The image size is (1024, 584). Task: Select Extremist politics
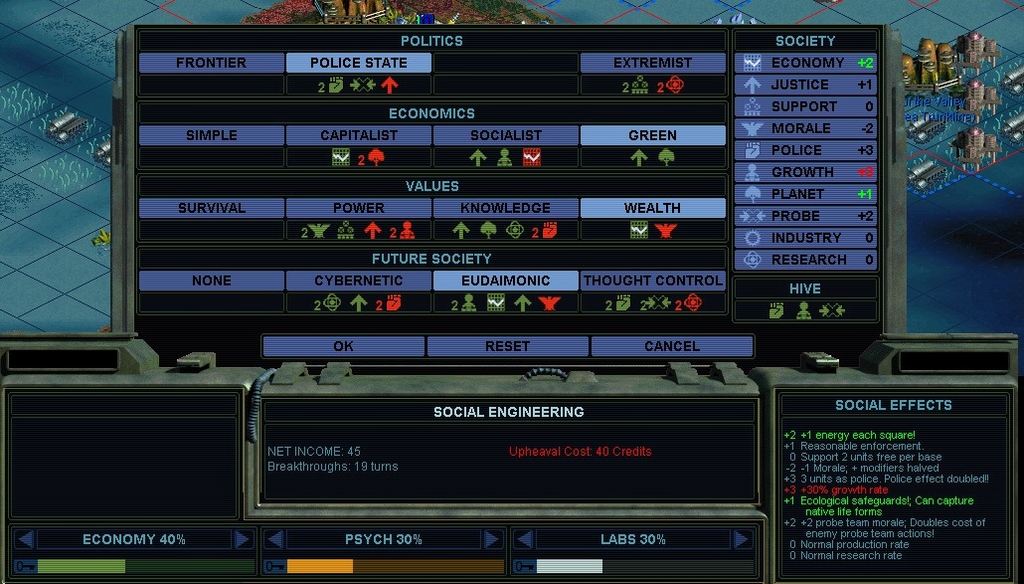652,63
